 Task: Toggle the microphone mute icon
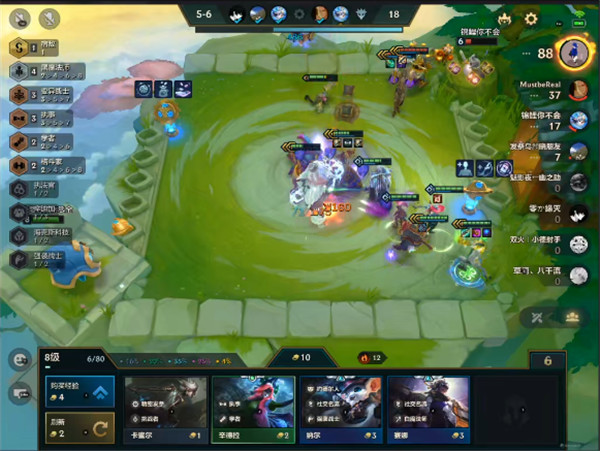pyautogui.click(x=47, y=18)
